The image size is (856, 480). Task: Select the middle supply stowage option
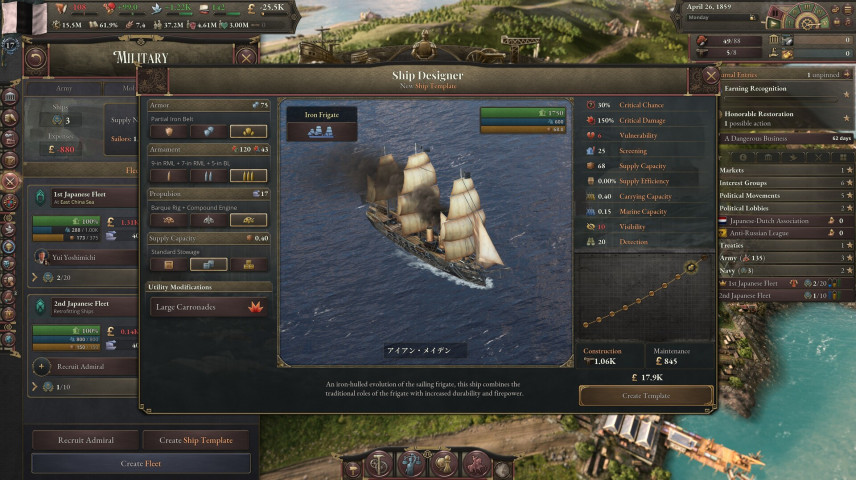pyautogui.click(x=208, y=264)
